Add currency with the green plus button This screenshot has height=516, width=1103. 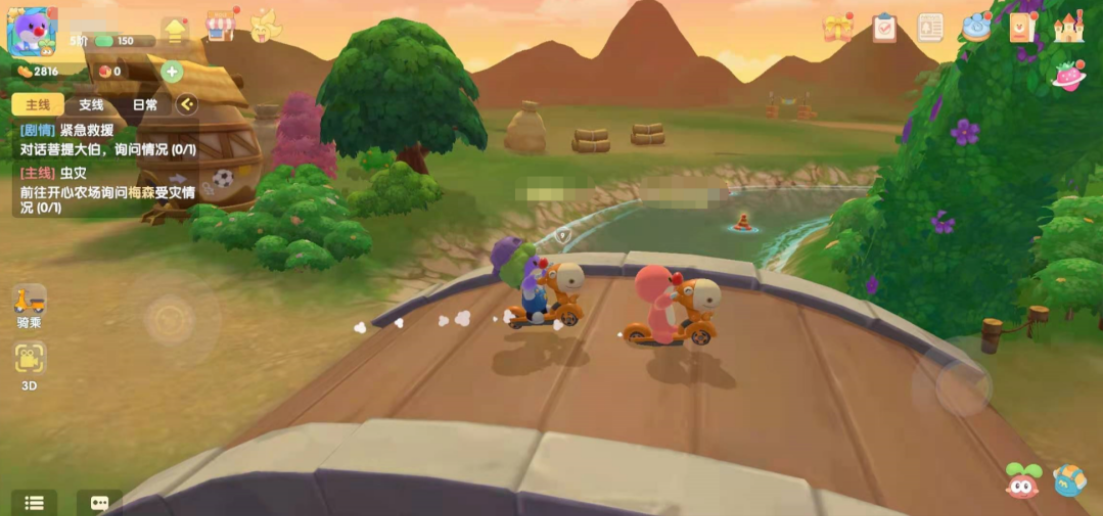click(172, 72)
